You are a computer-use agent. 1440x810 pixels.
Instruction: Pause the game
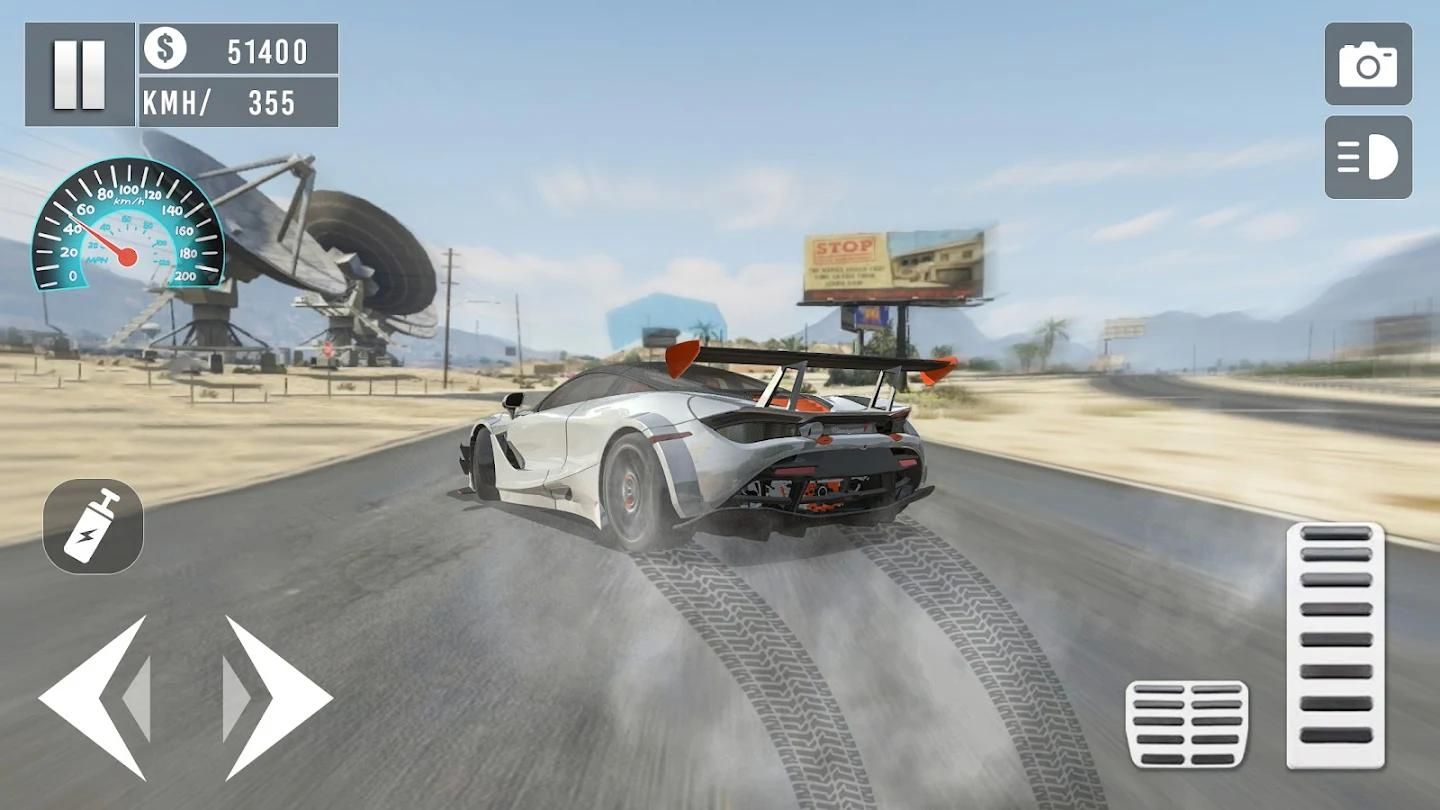(x=79, y=75)
